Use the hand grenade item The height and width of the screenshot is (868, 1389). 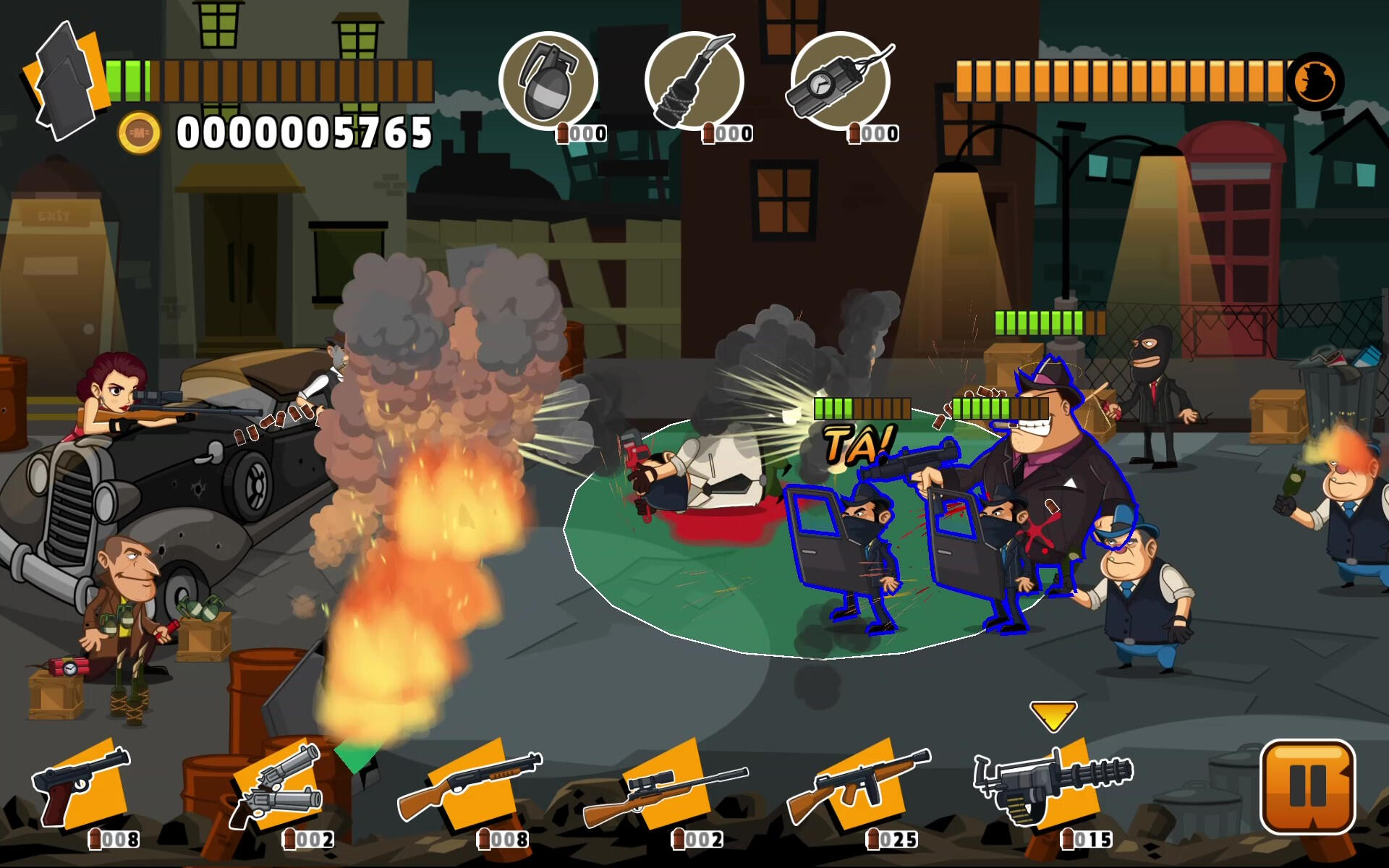pyautogui.click(x=548, y=81)
